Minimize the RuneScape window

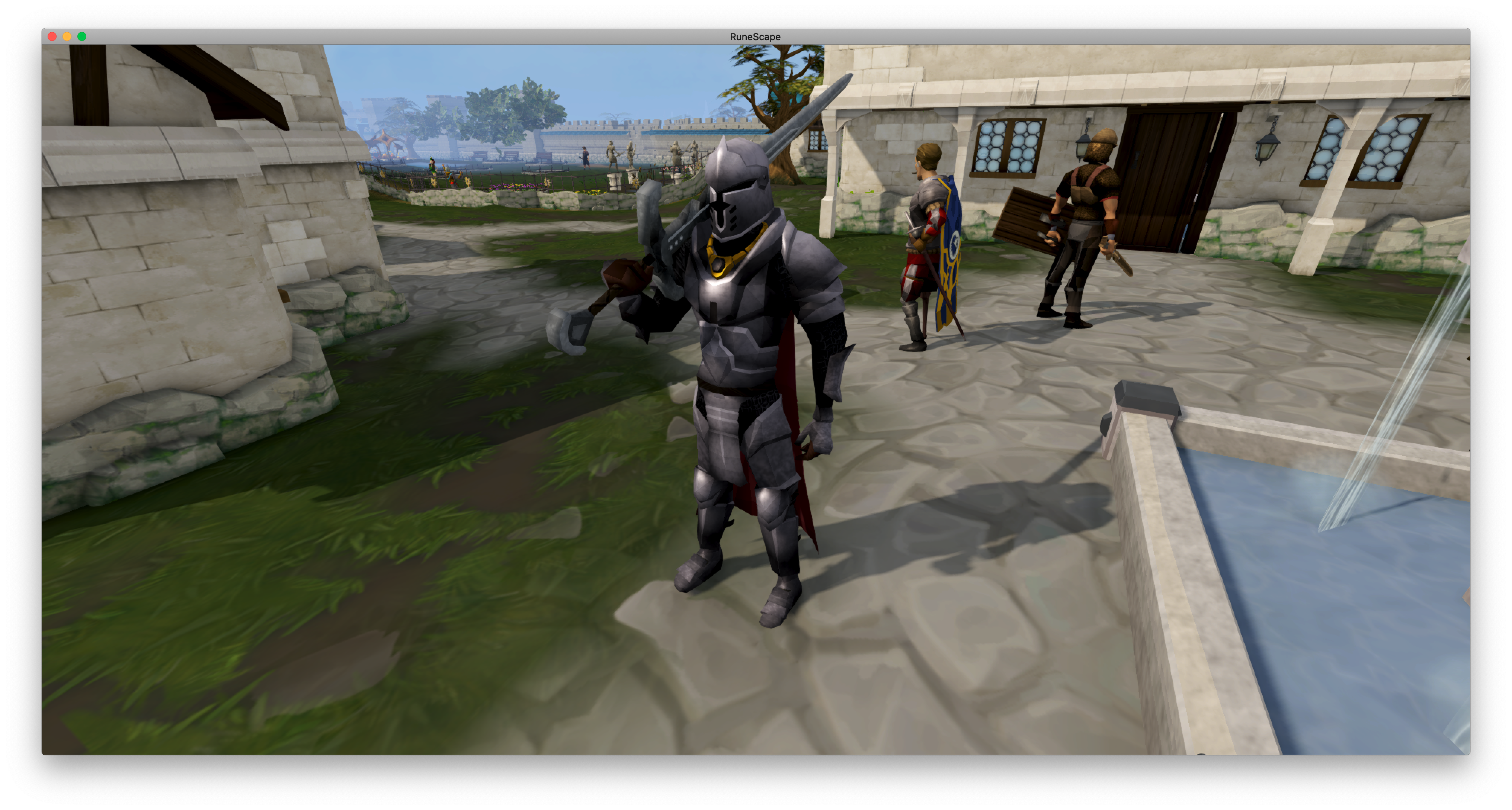tap(67, 36)
